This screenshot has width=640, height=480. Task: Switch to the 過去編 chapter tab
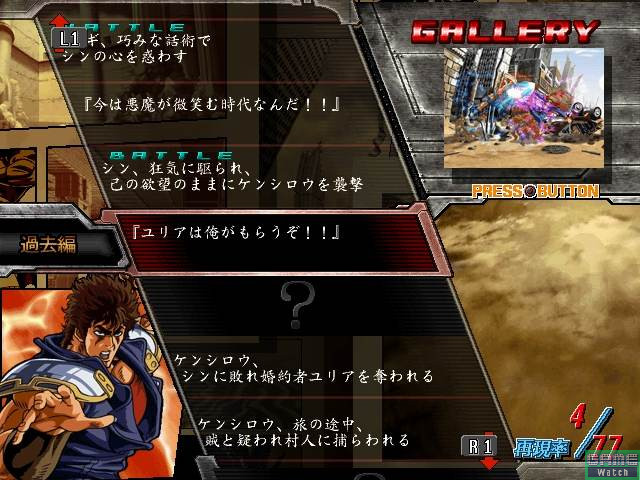coord(50,243)
